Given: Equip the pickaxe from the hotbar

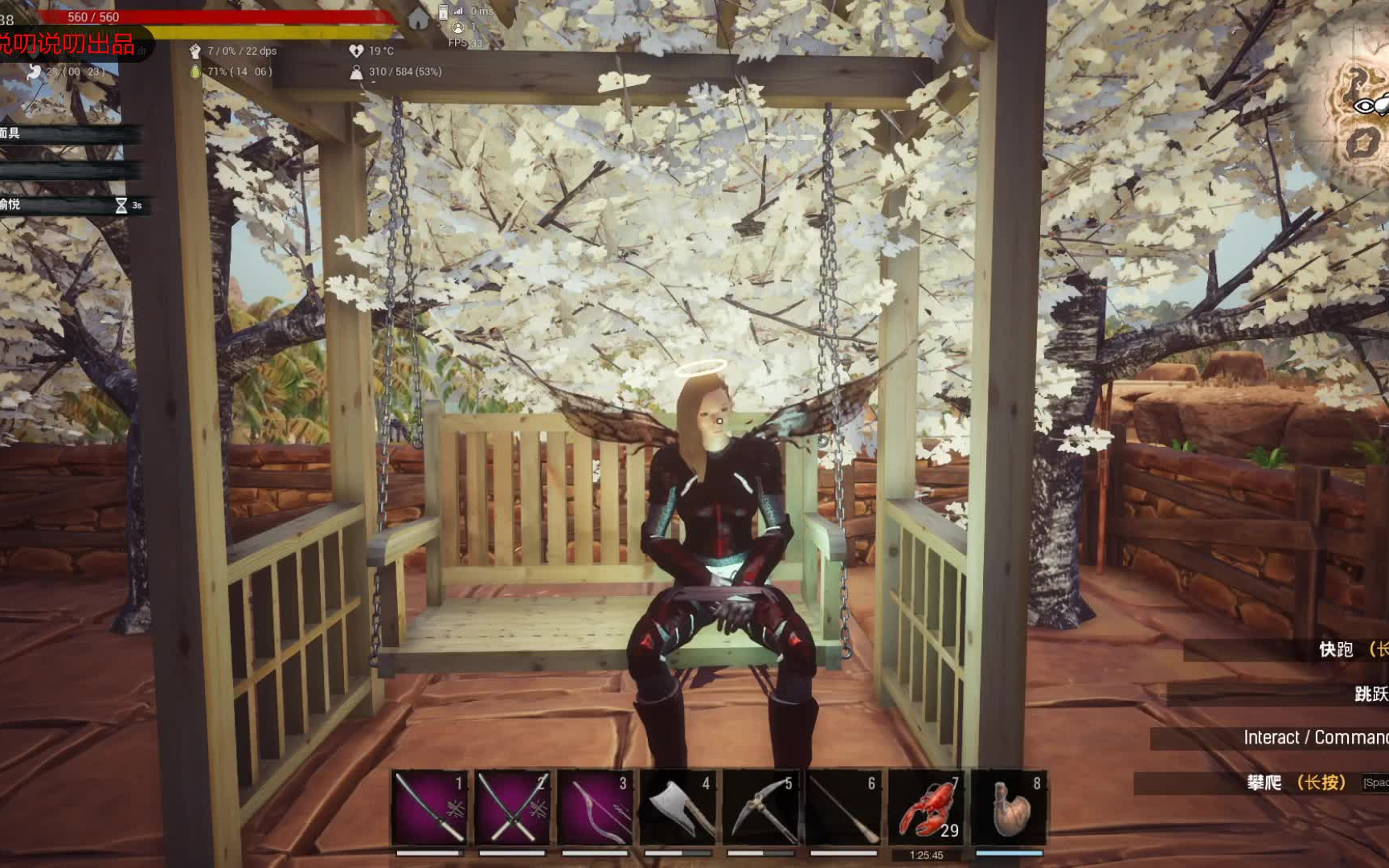Looking at the screenshot, I should click(x=760, y=807).
